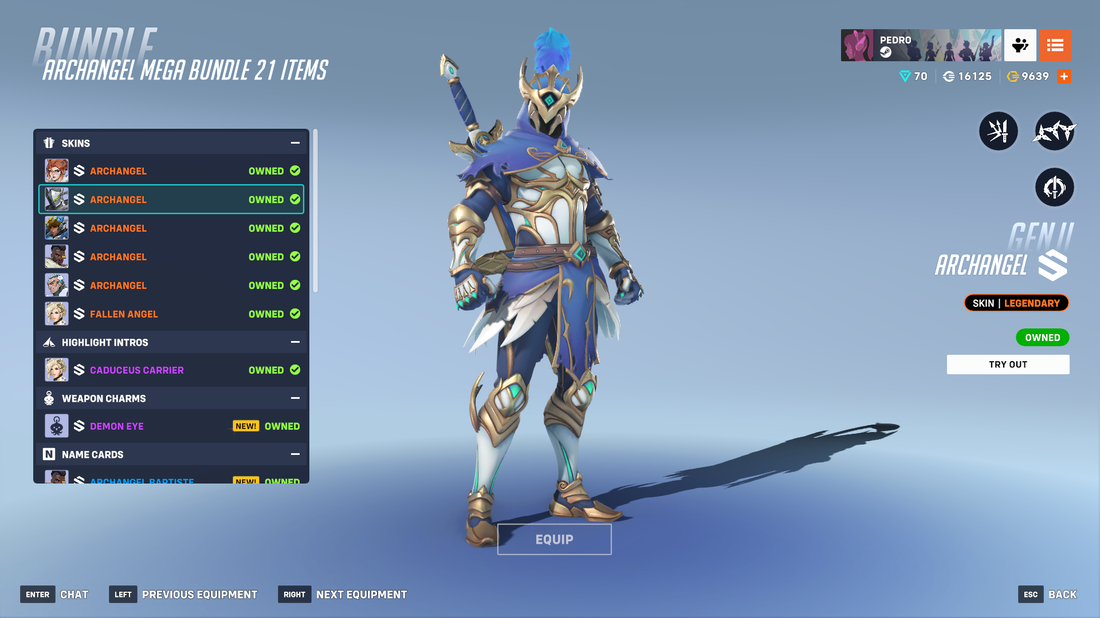1100x618 pixels.
Task: Add coins with the orange plus button
Action: [x=1064, y=76]
